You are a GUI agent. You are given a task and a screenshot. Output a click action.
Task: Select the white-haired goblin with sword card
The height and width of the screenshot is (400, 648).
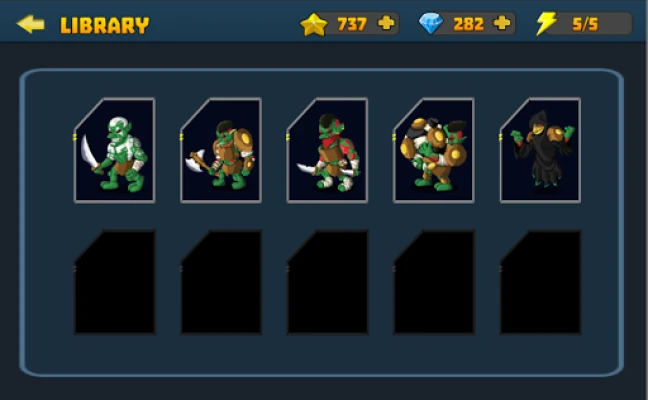pos(115,150)
